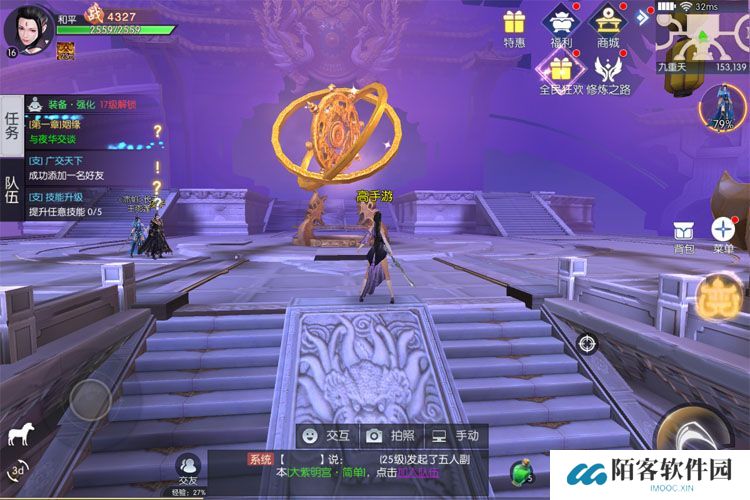
Task: Switch to the 任务 quest tab
Action: coord(11,125)
